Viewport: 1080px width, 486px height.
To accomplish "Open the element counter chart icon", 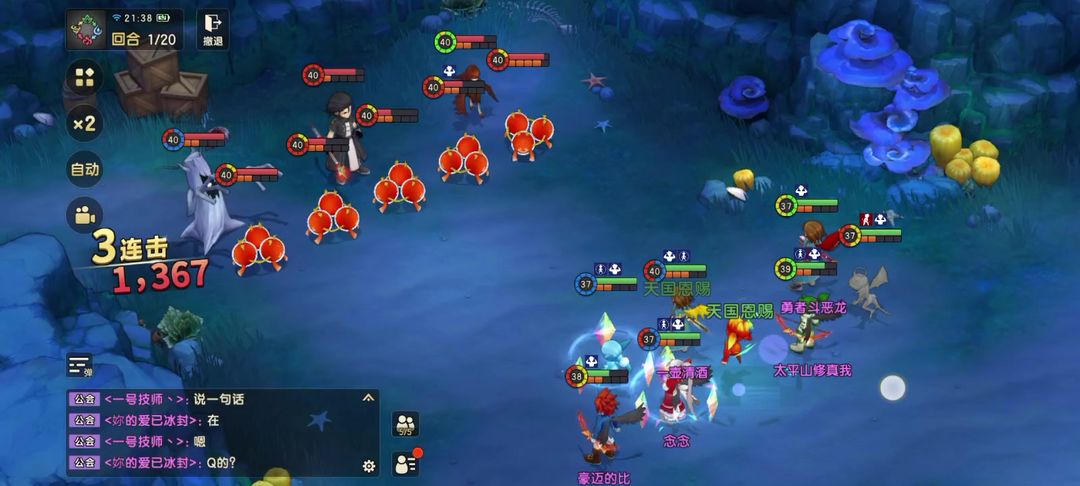I will coord(87,30).
